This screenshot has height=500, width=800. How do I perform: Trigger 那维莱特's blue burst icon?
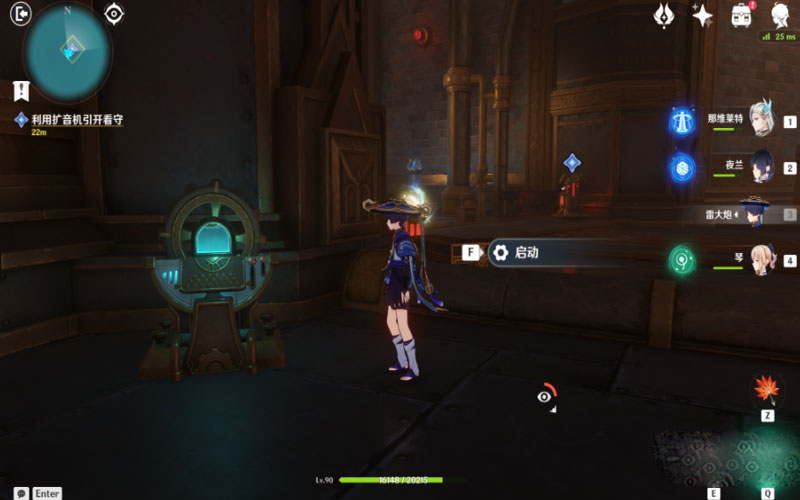[683, 121]
